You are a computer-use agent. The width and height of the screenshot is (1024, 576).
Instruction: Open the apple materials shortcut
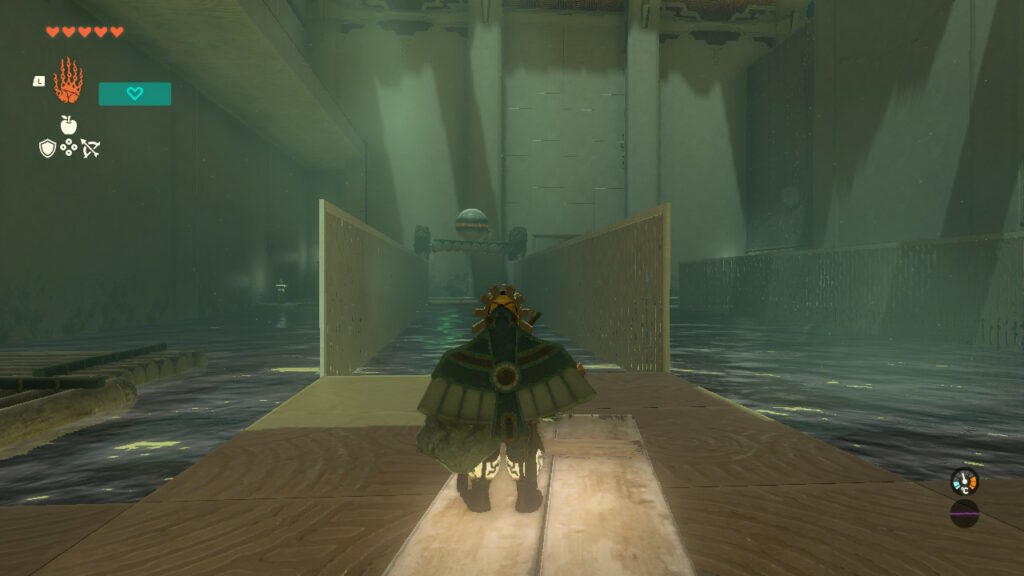tap(69, 125)
